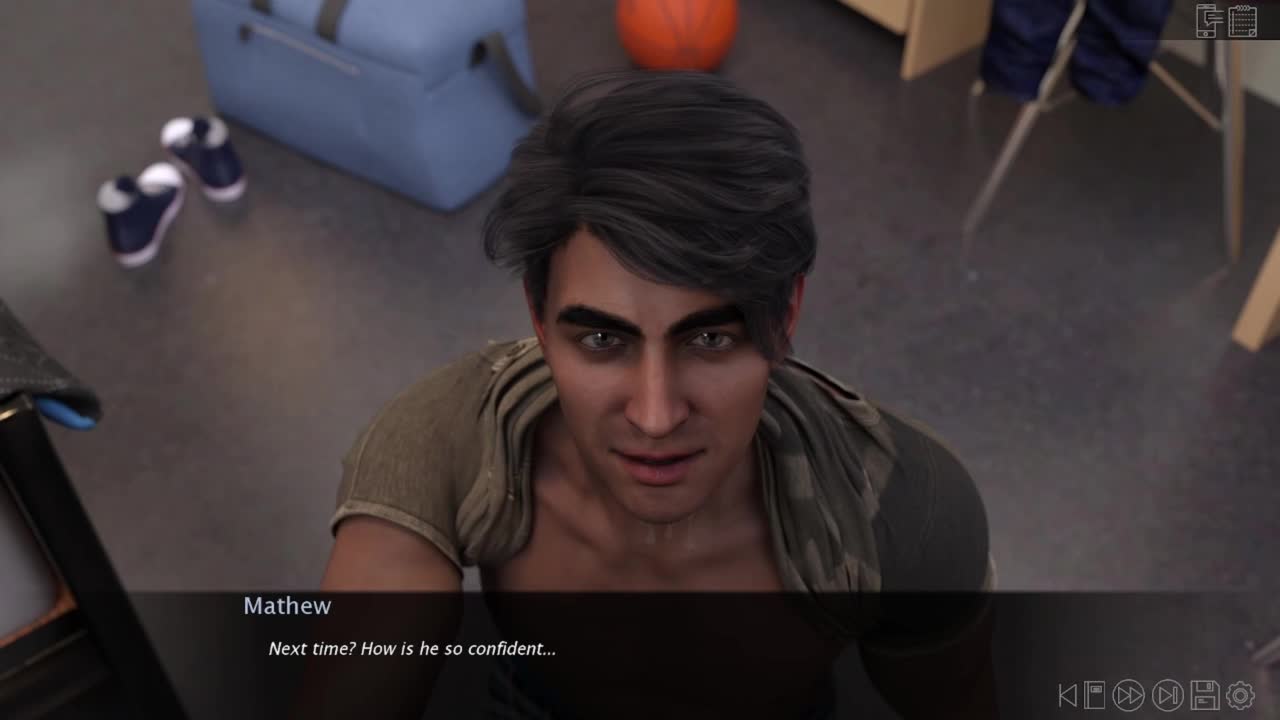Viewport: 1280px width, 720px height.
Task: Open settings with the gear icon
Action: point(1241,695)
